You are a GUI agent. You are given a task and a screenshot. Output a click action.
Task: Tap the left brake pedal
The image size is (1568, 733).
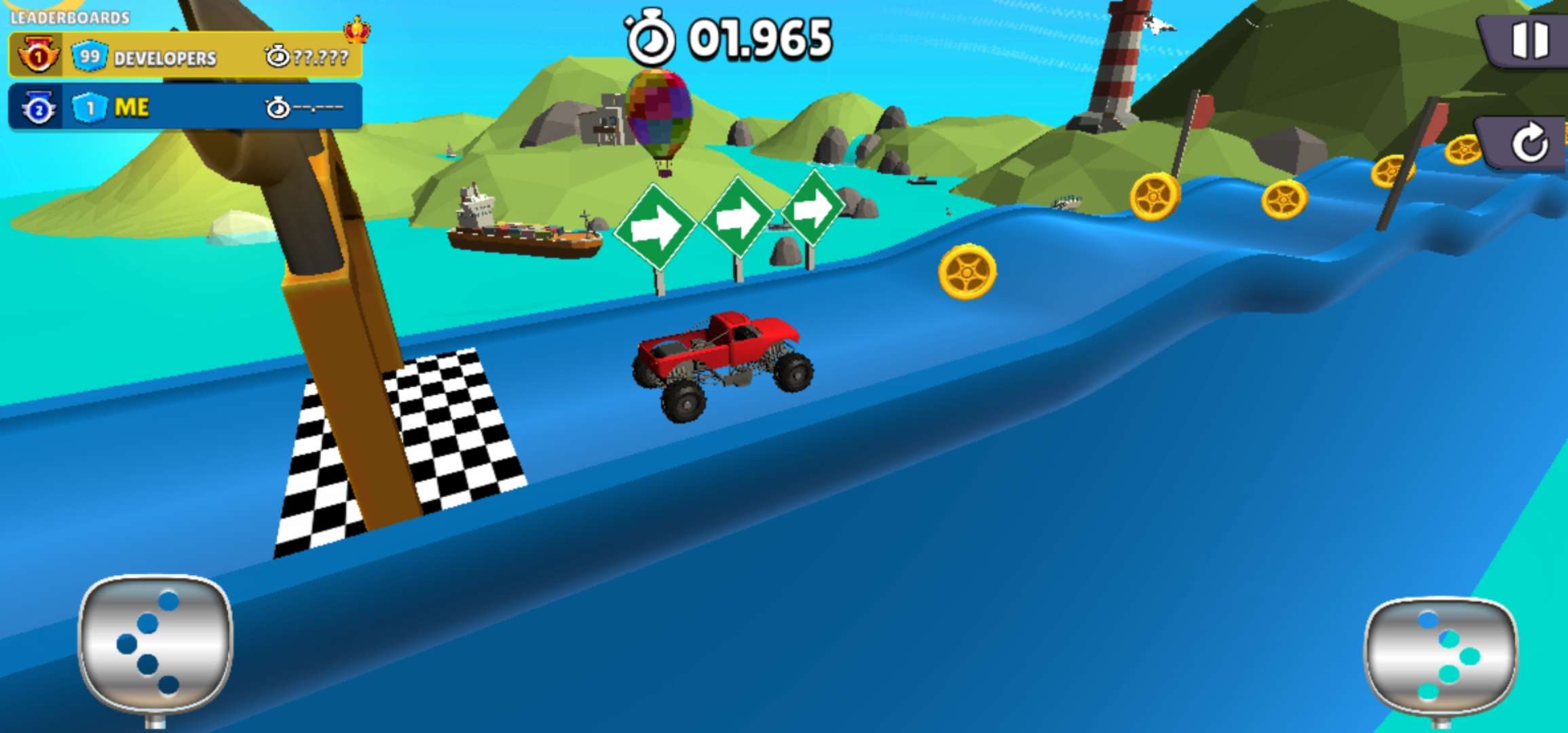tap(155, 645)
